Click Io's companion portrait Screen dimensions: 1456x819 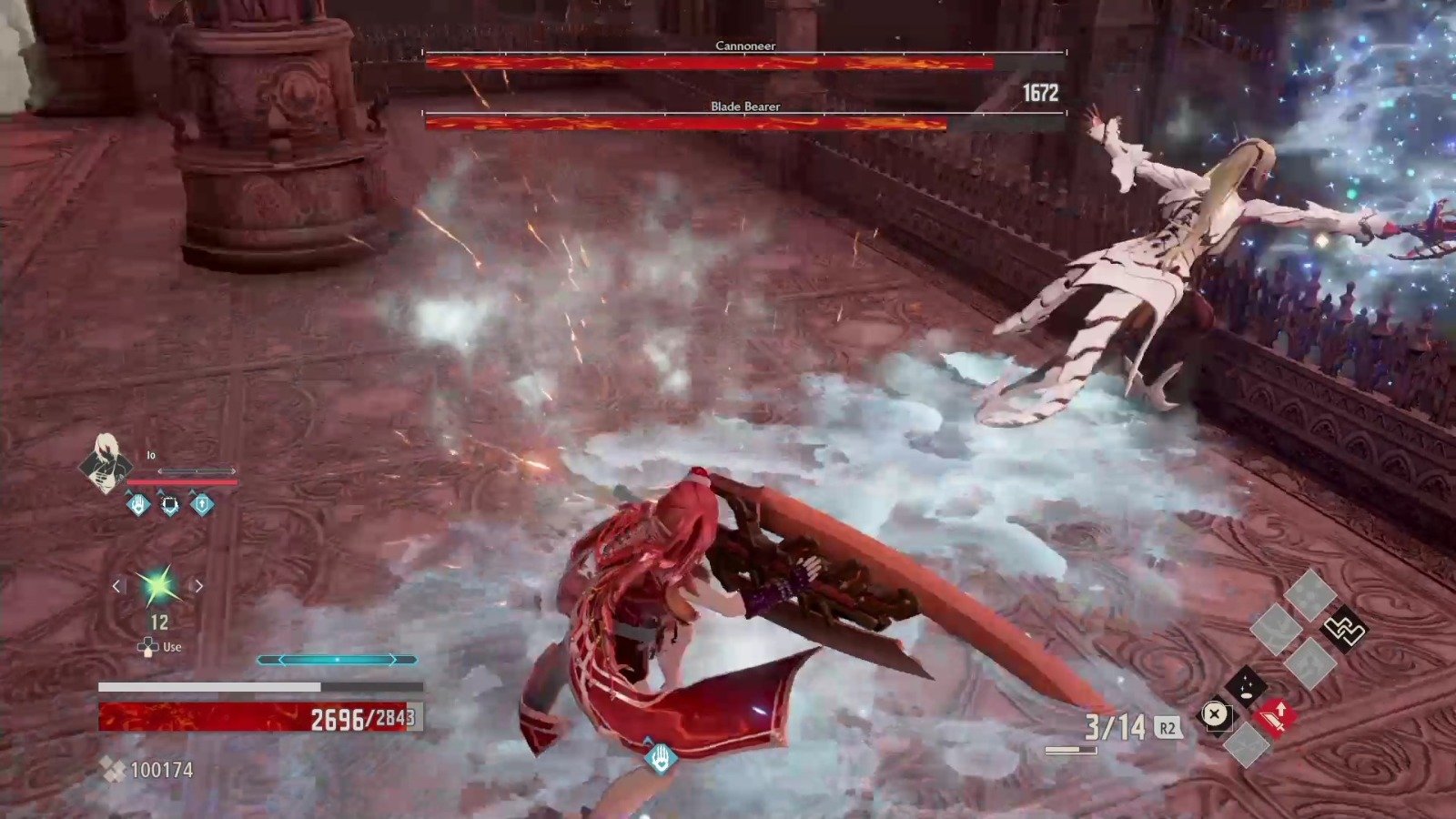(x=107, y=466)
